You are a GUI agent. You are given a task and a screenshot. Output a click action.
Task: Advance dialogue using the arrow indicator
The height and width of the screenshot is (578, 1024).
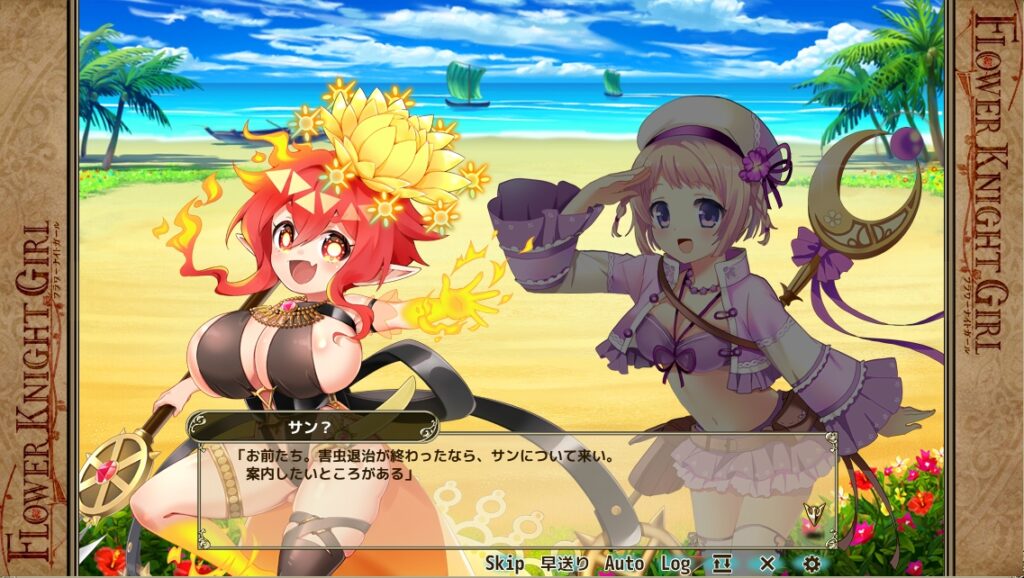pos(812,515)
